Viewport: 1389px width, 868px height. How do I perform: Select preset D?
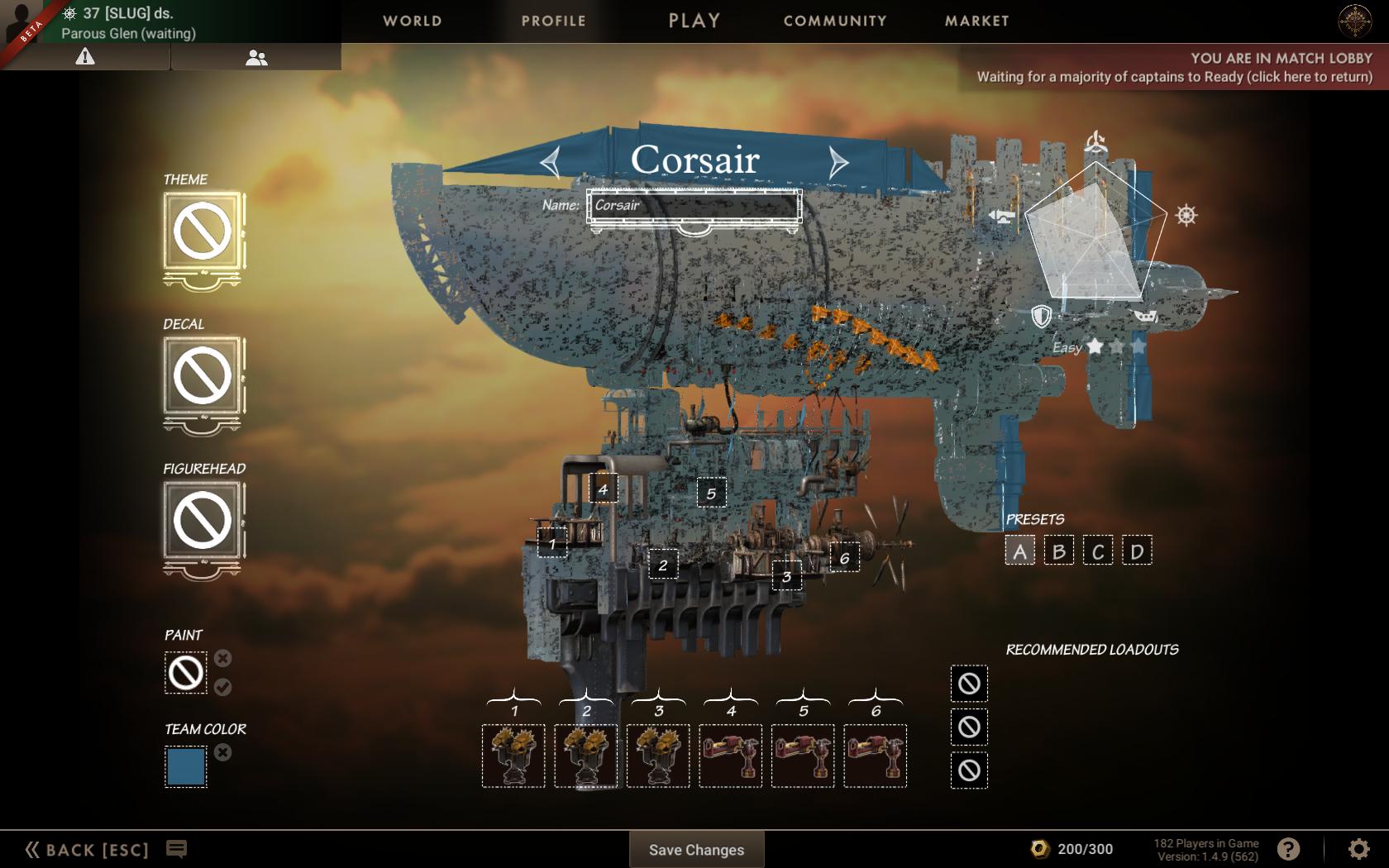1137,551
